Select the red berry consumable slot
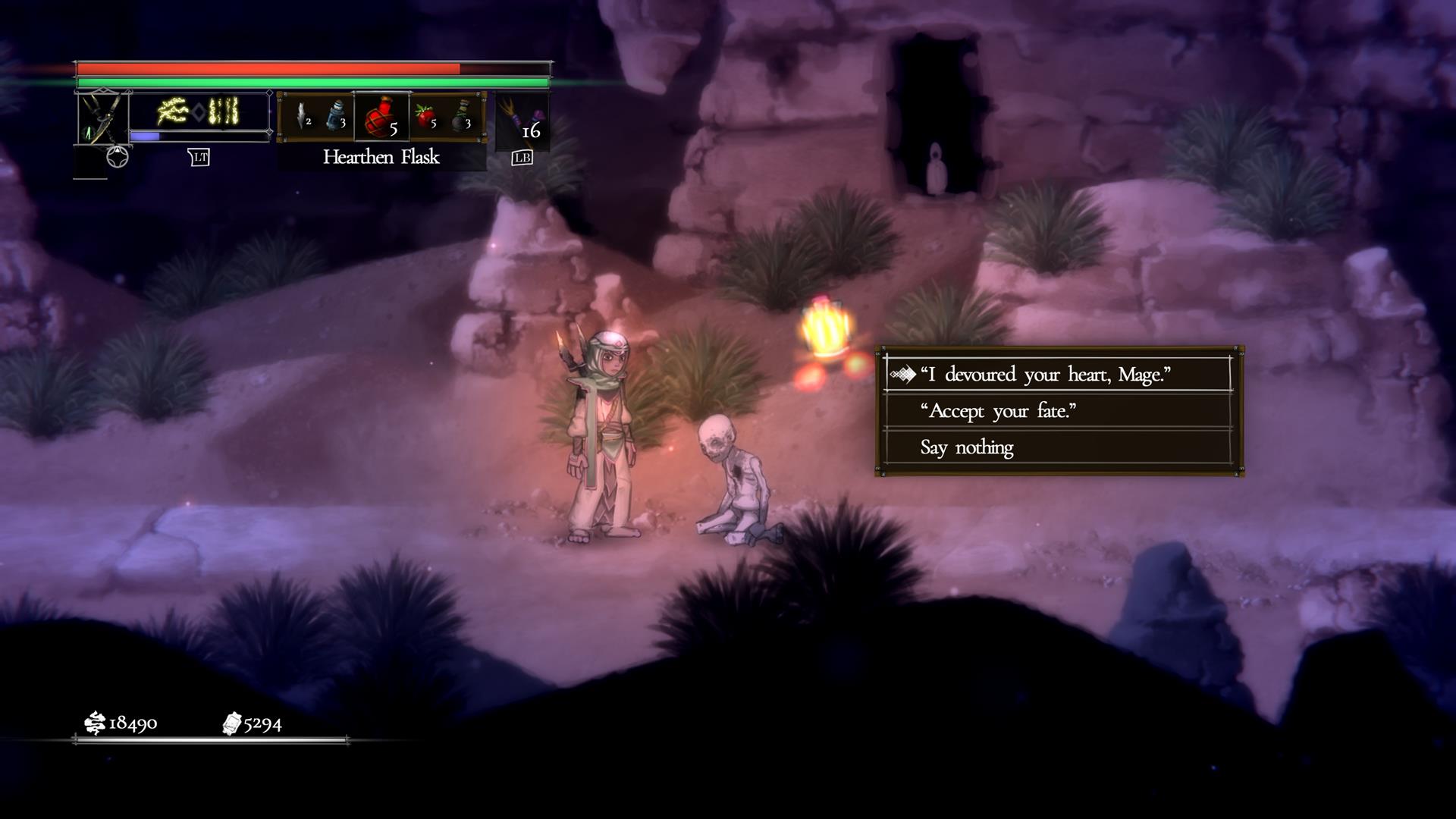This screenshot has width=1456, height=819. point(425,118)
